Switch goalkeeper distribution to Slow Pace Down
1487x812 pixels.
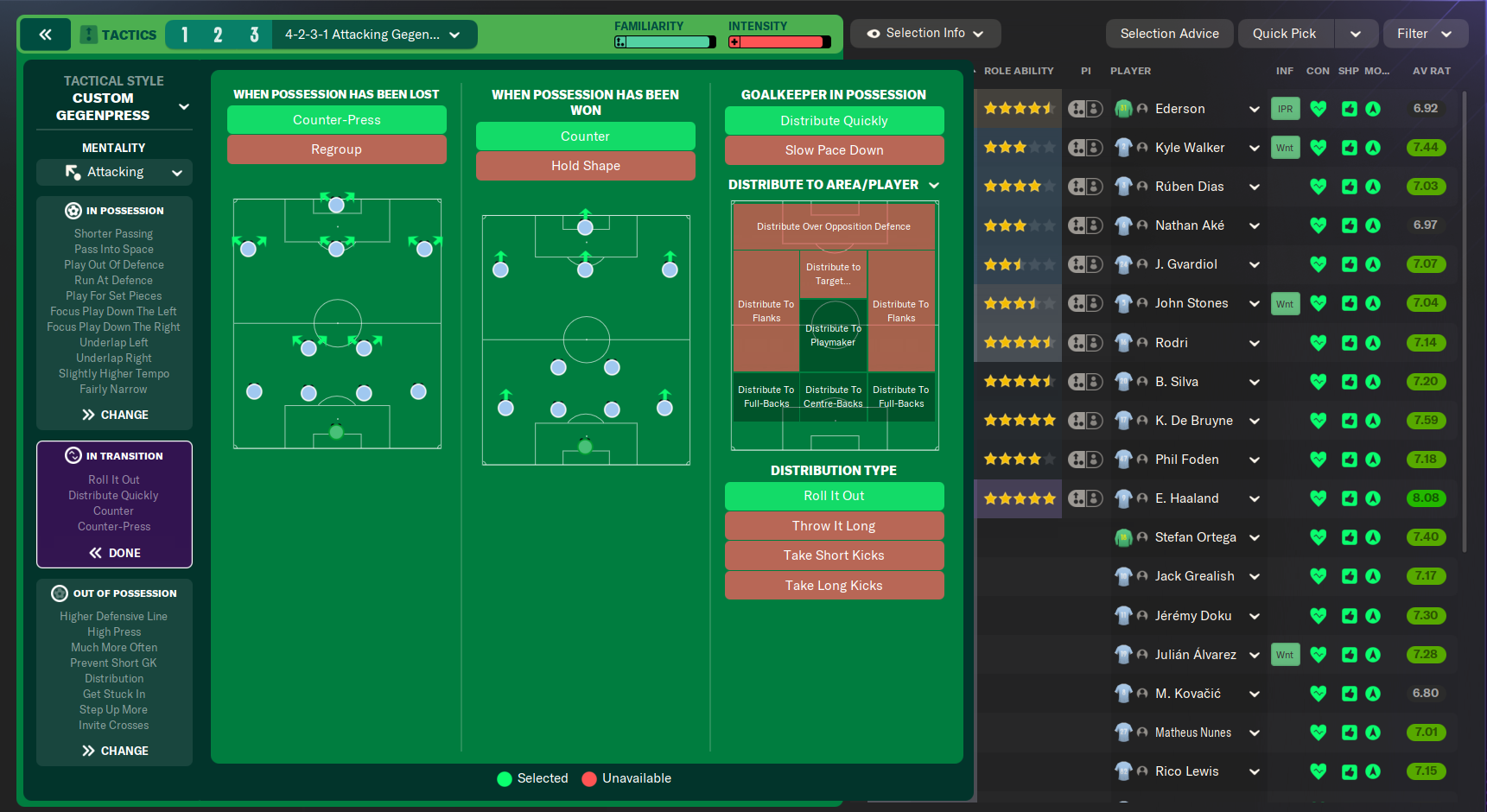pyautogui.click(x=833, y=149)
